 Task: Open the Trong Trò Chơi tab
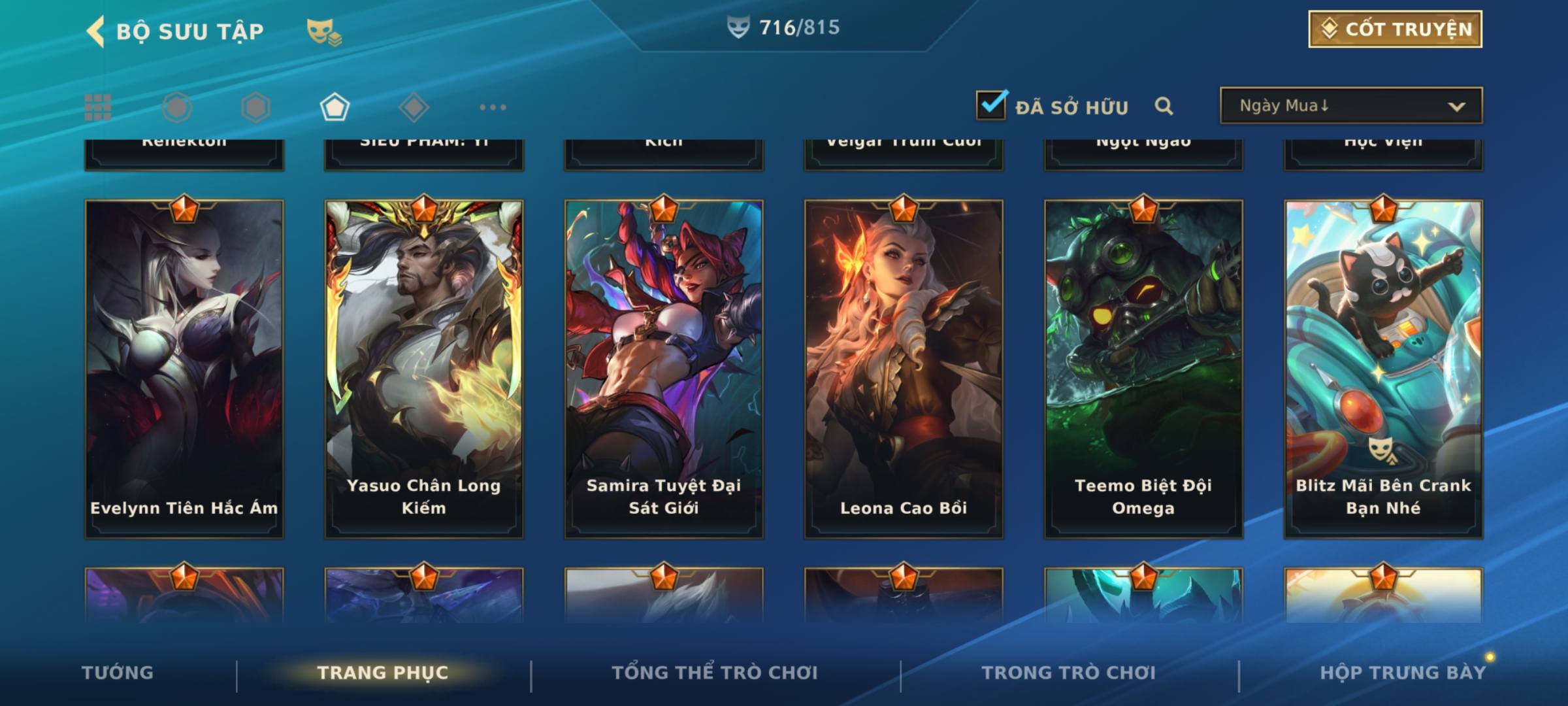click(x=1068, y=672)
